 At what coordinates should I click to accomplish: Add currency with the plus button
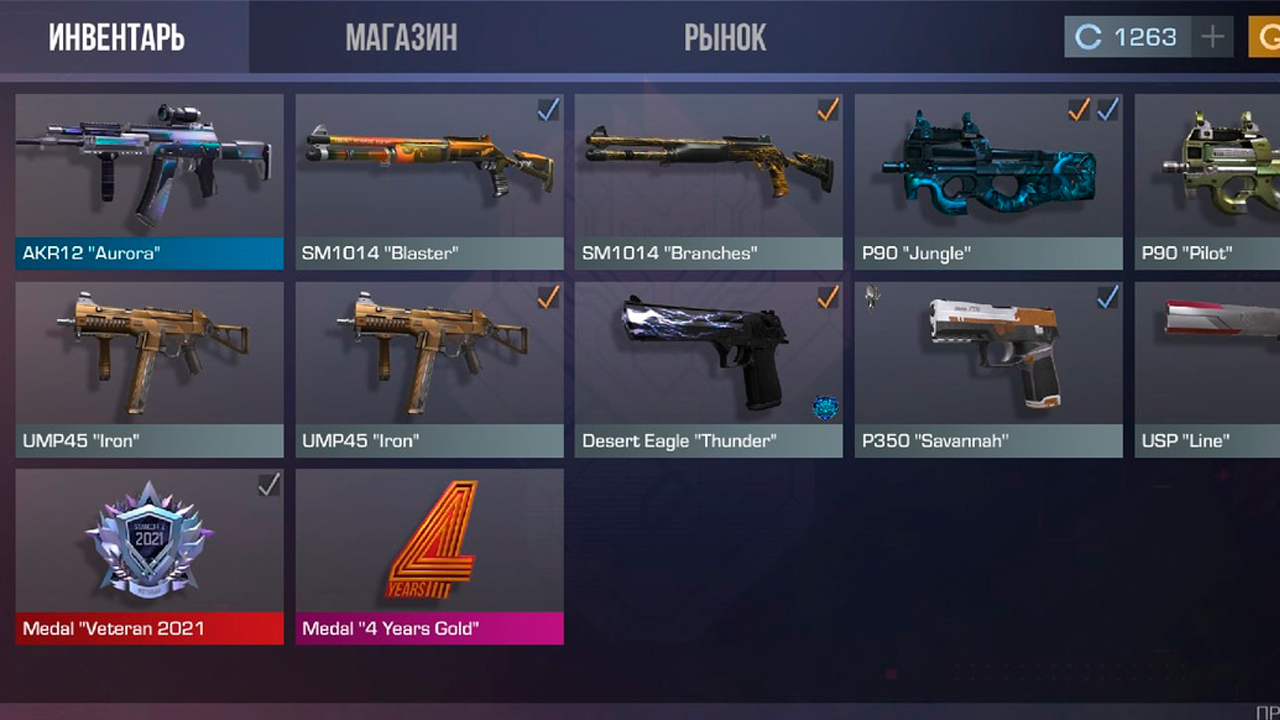1212,38
